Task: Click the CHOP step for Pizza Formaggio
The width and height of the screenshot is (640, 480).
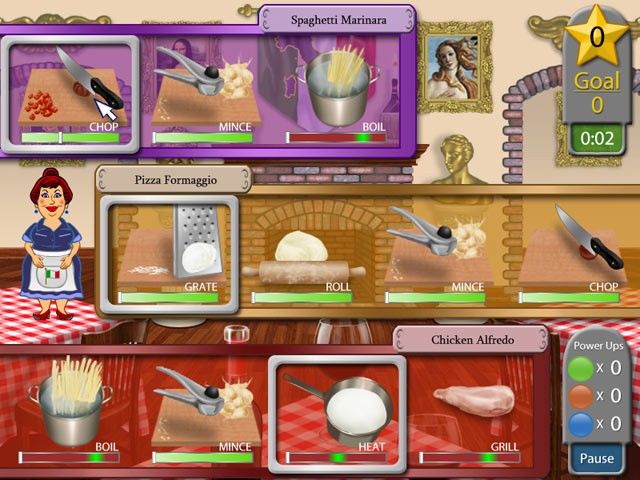Action: tap(572, 250)
